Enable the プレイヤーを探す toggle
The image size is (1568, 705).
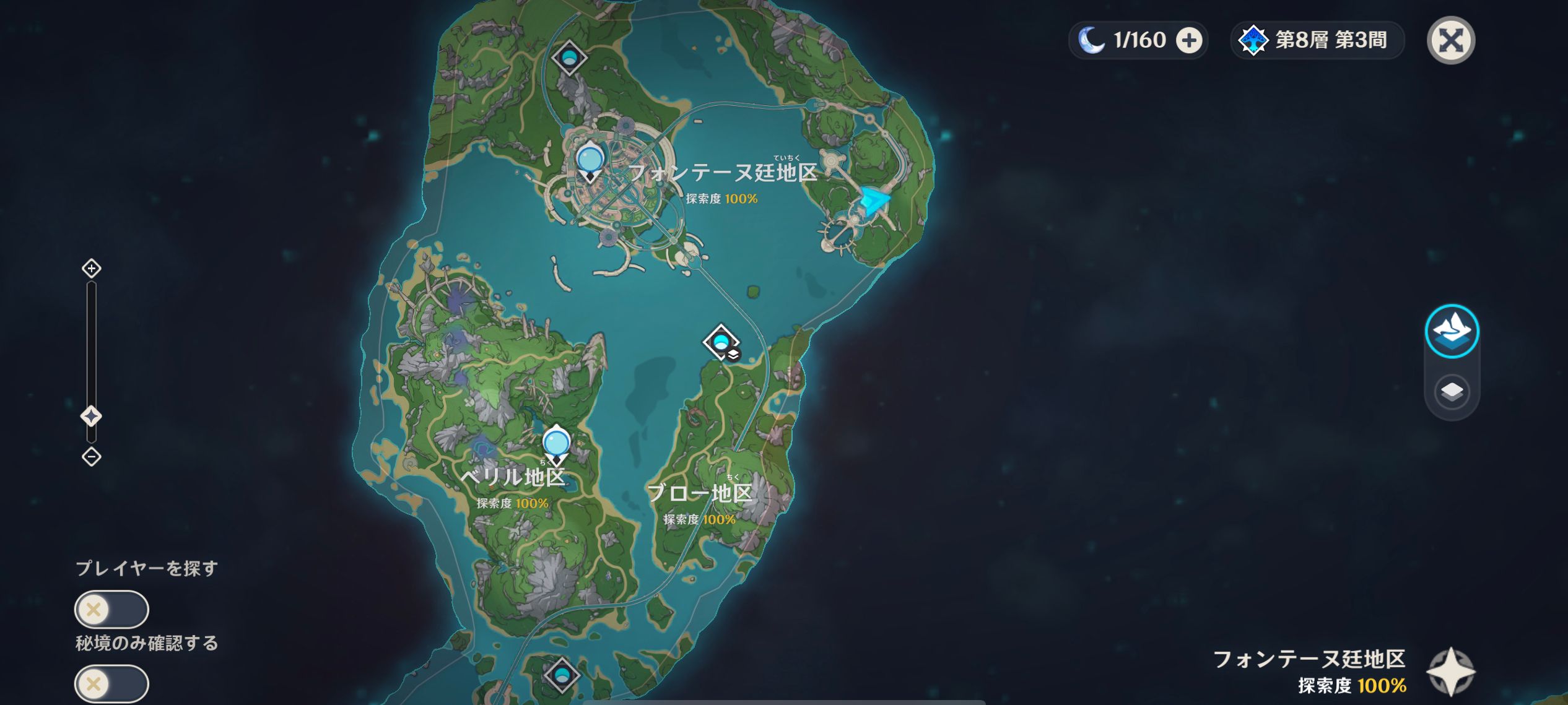click(111, 609)
